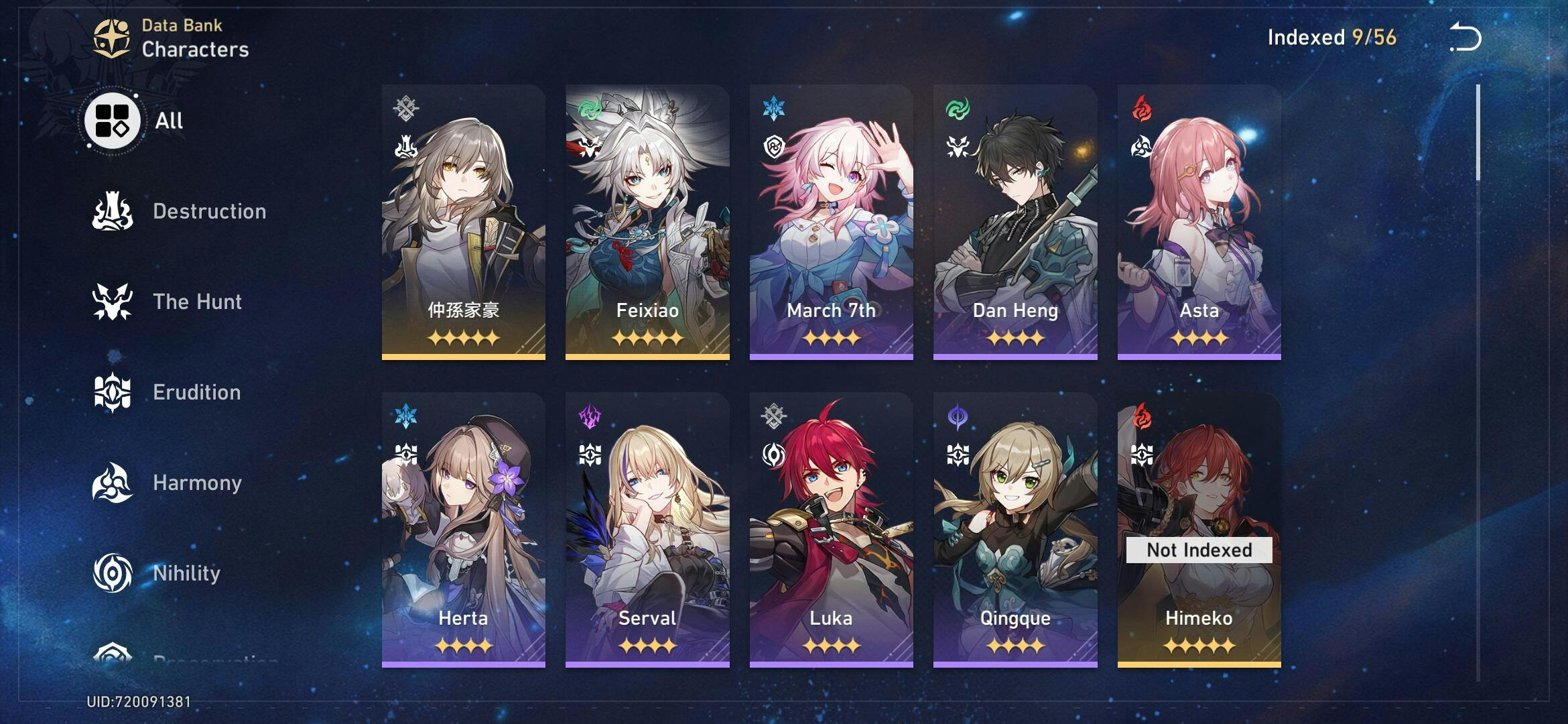
Task: Show Erudition path characters
Action: 168,393
